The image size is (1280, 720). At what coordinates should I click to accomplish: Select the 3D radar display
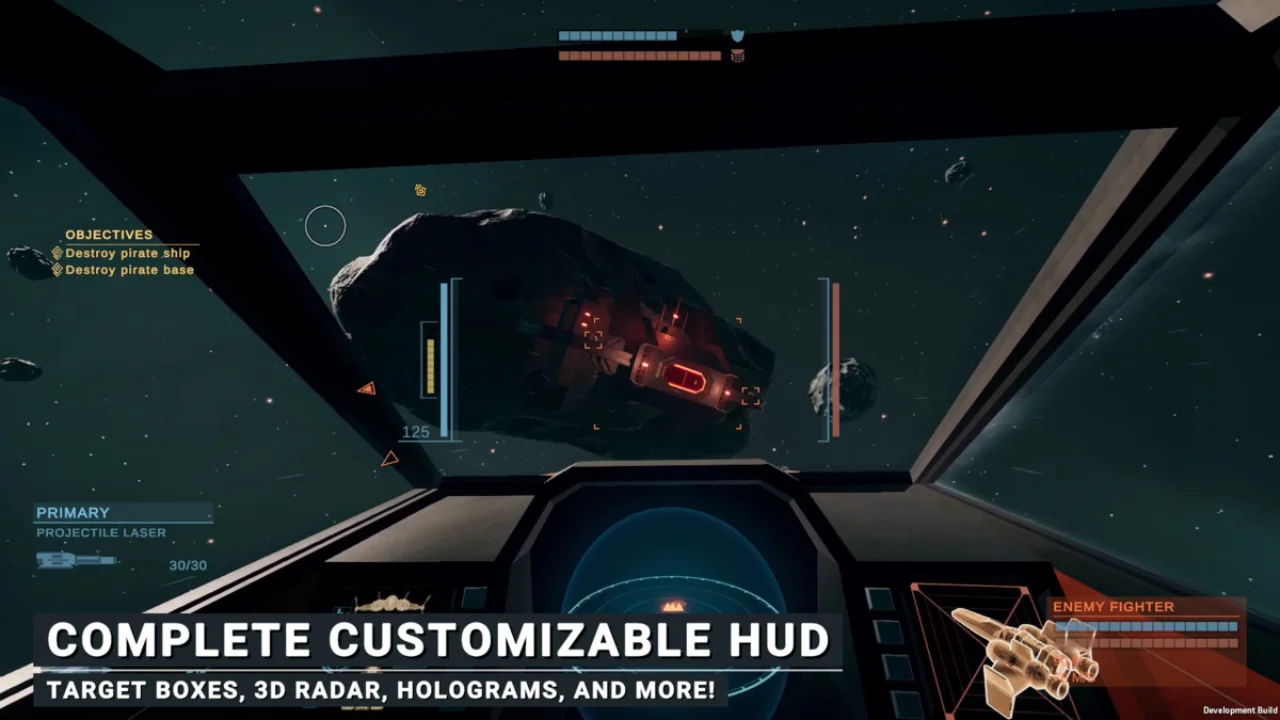[672, 590]
